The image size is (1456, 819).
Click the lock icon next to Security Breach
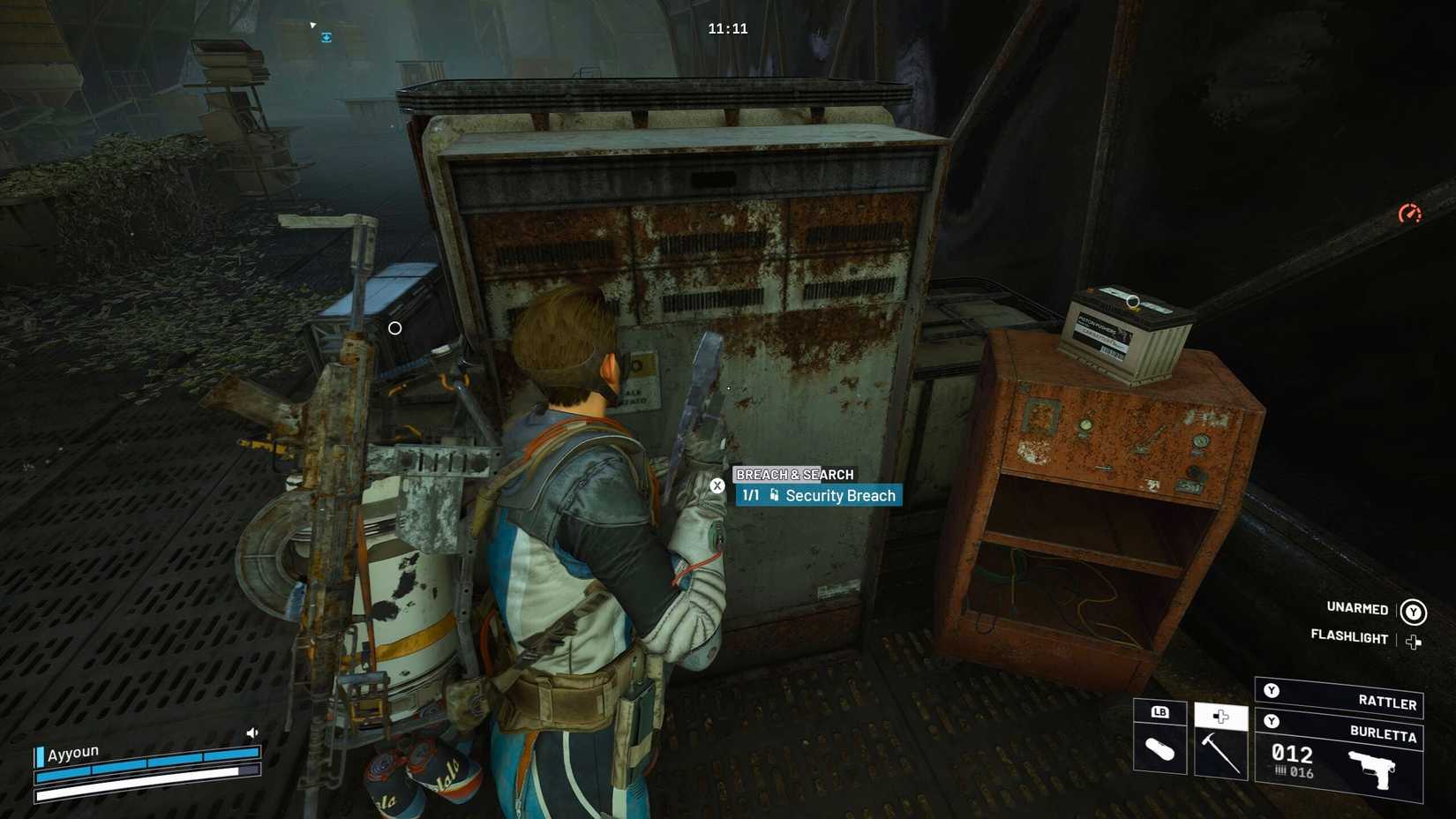coord(777,495)
